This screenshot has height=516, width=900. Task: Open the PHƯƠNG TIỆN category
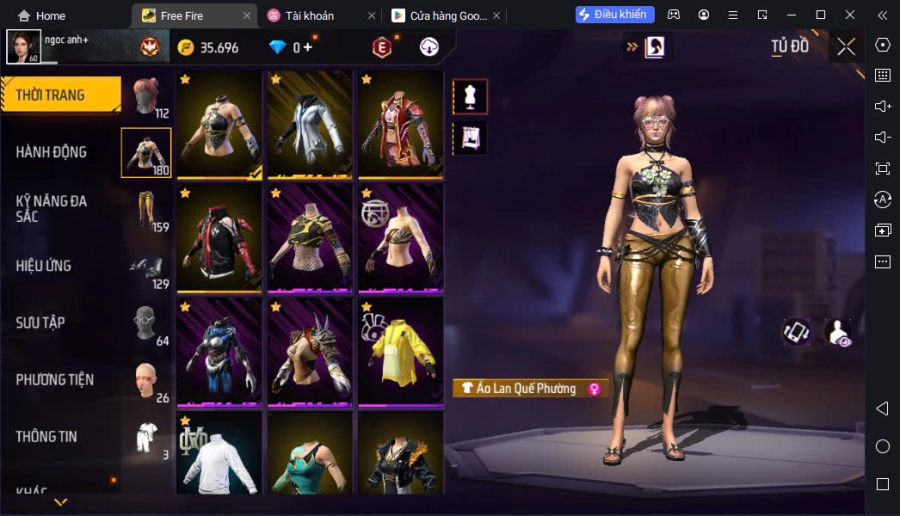point(55,380)
